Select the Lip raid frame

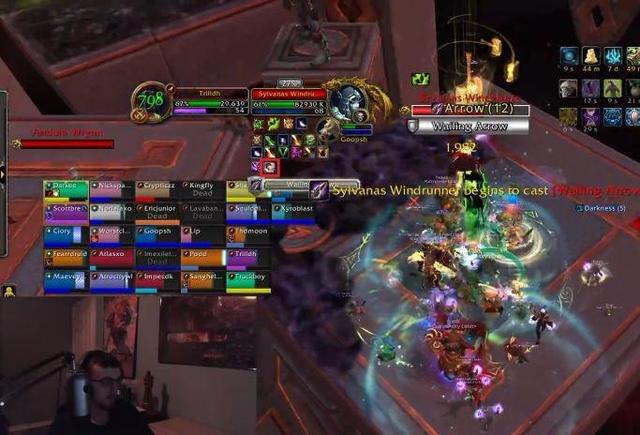point(202,234)
